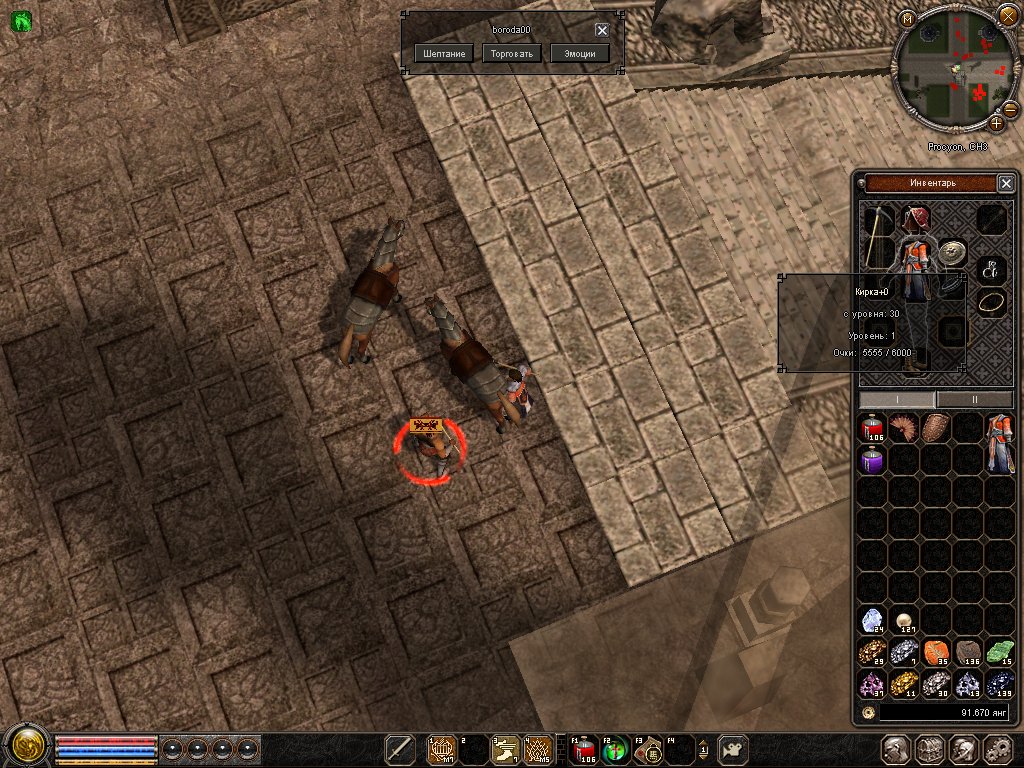Image resolution: width=1024 pixels, height=768 pixels.
Task: Close the Инвентарь inventory window
Action: coord(1006,183)
